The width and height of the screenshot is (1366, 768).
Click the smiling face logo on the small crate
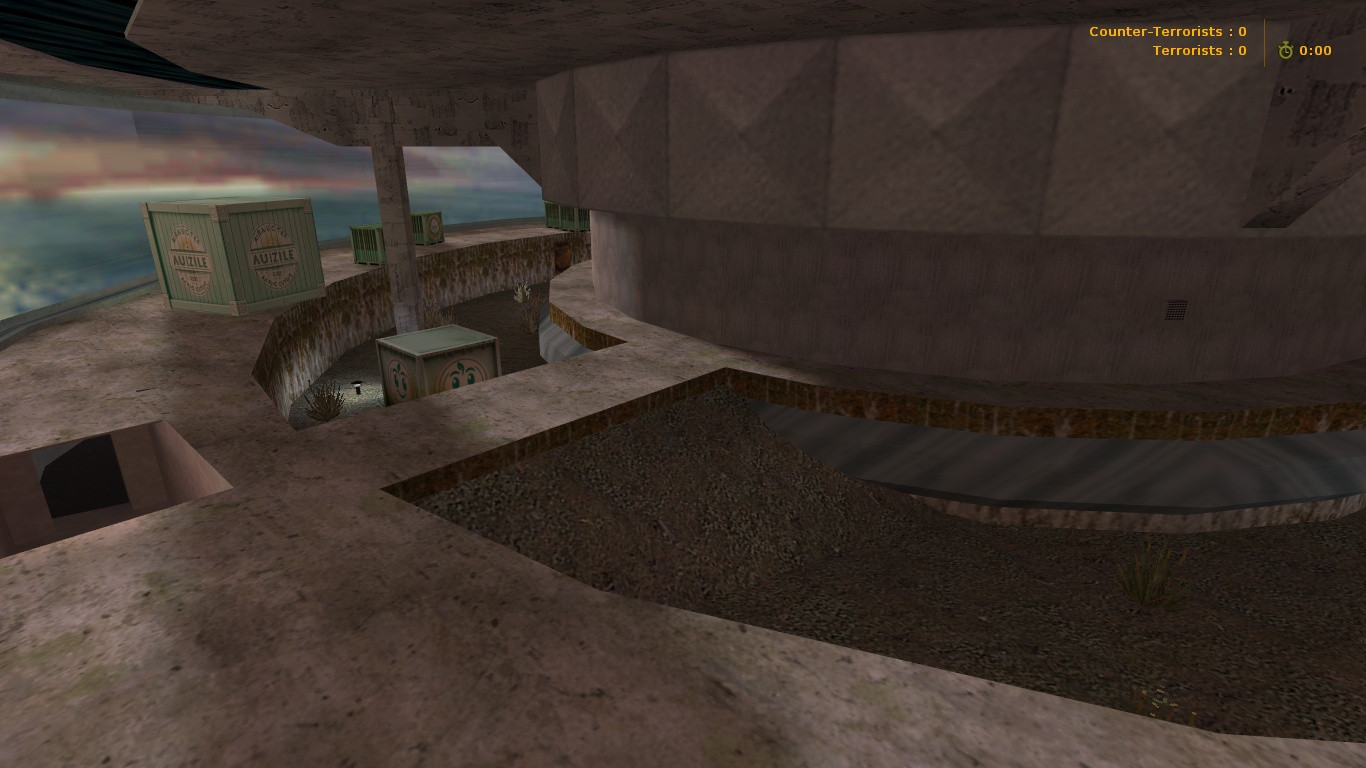pyautogui.click(x=462, y=375)
